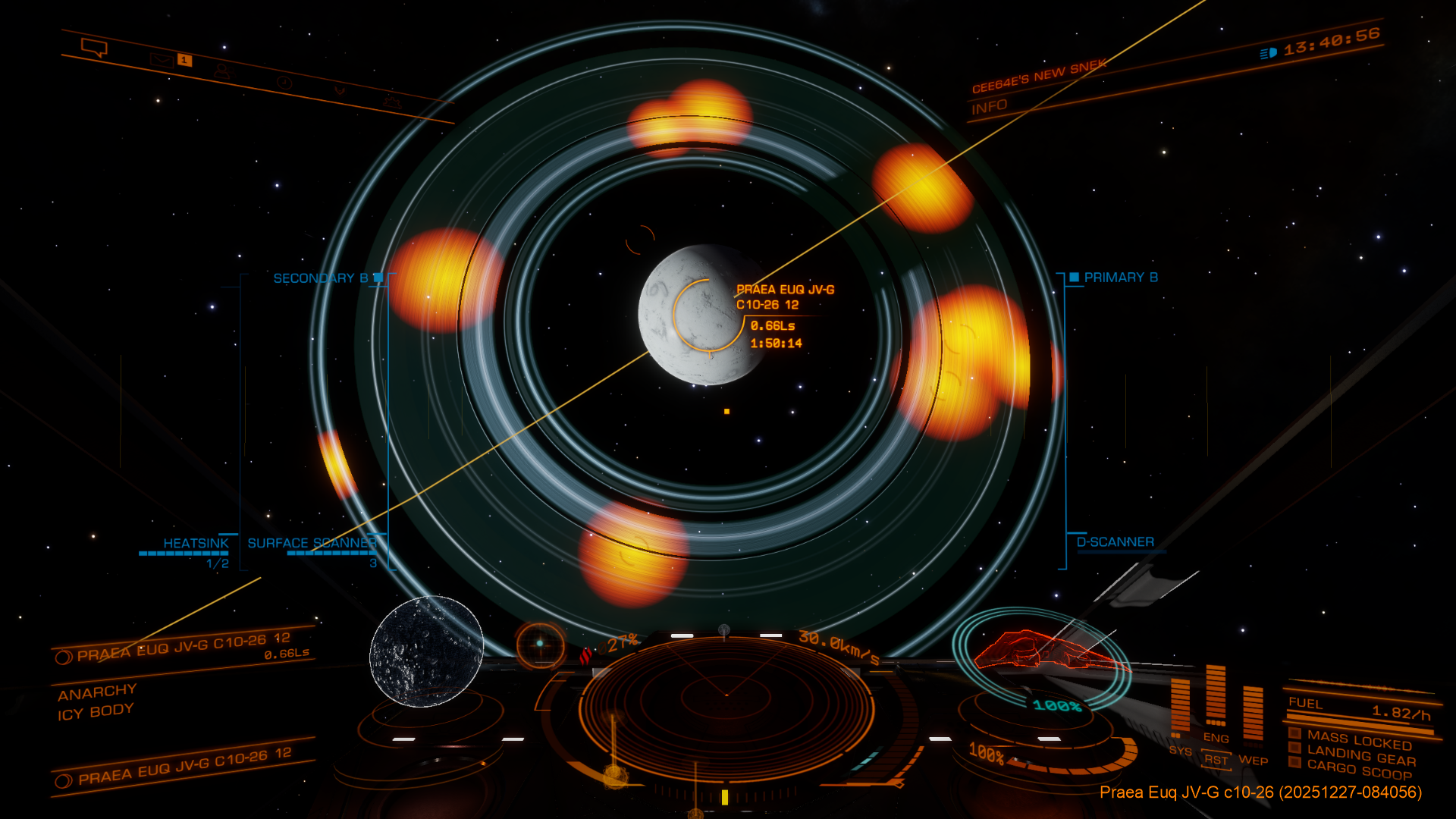The image size is (1456, 819).
Task: Click the RST power reset button
Action: (1216, 760)
